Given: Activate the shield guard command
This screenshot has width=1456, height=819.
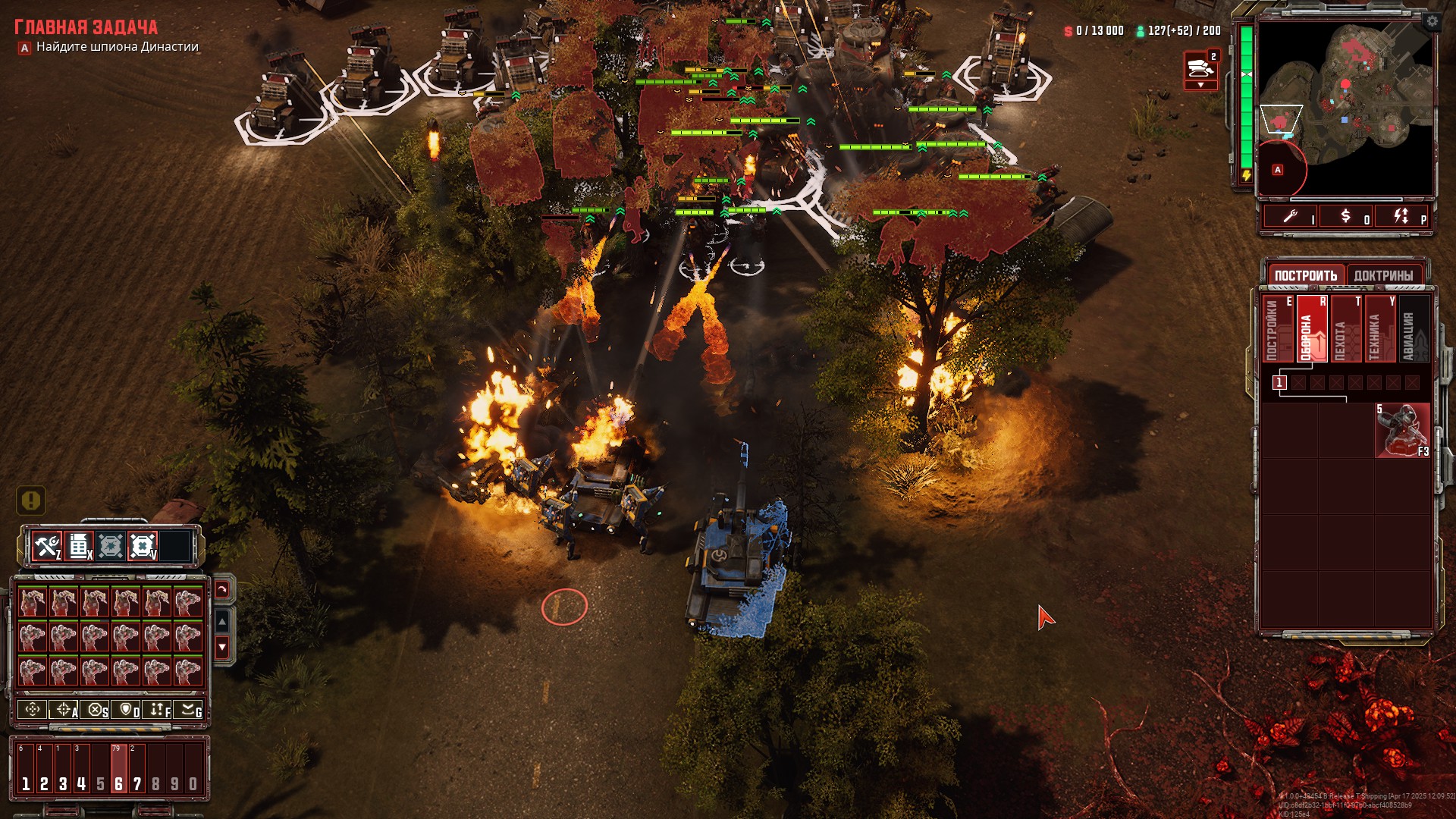Looking at the screenshot, I should point(126,710).
